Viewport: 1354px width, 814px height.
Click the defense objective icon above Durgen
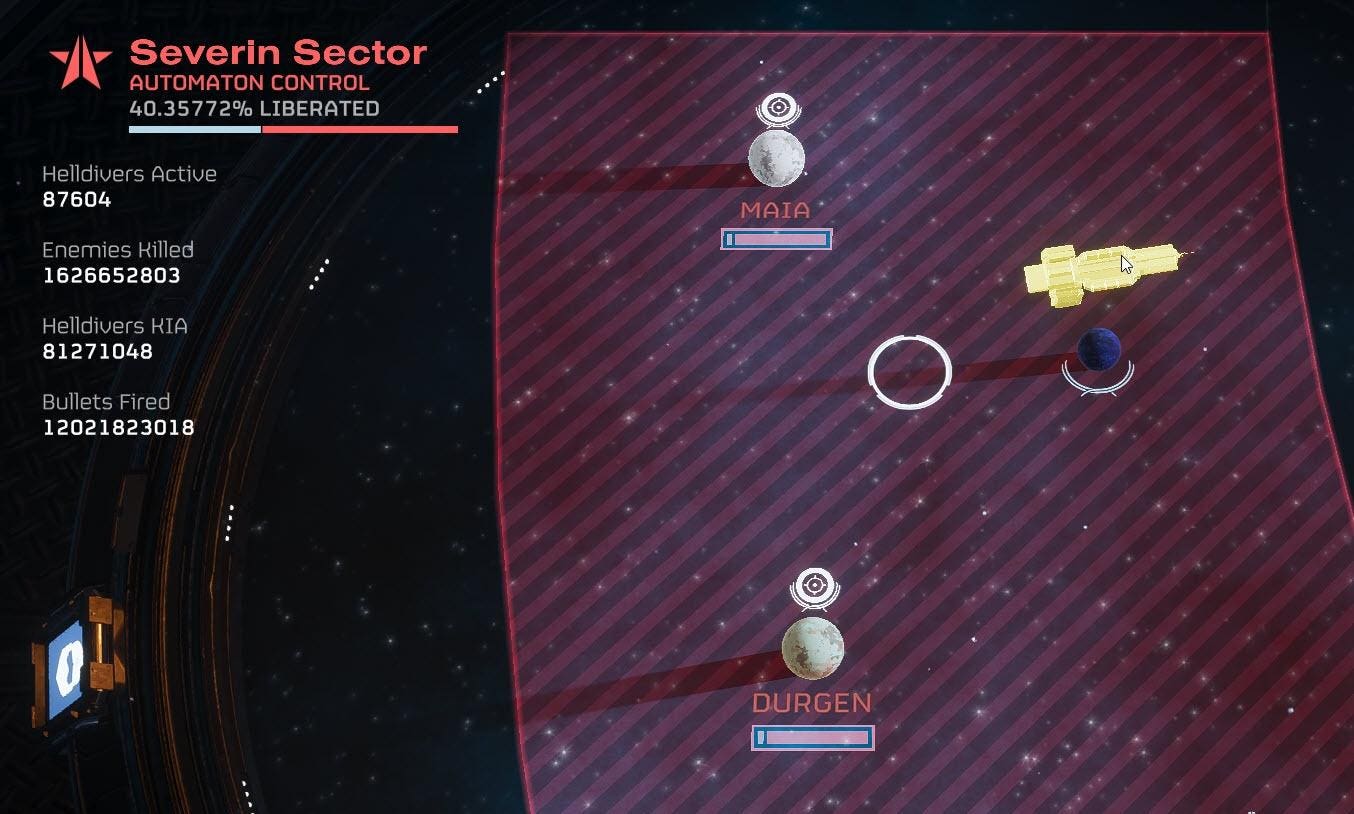tap(813, 585)
